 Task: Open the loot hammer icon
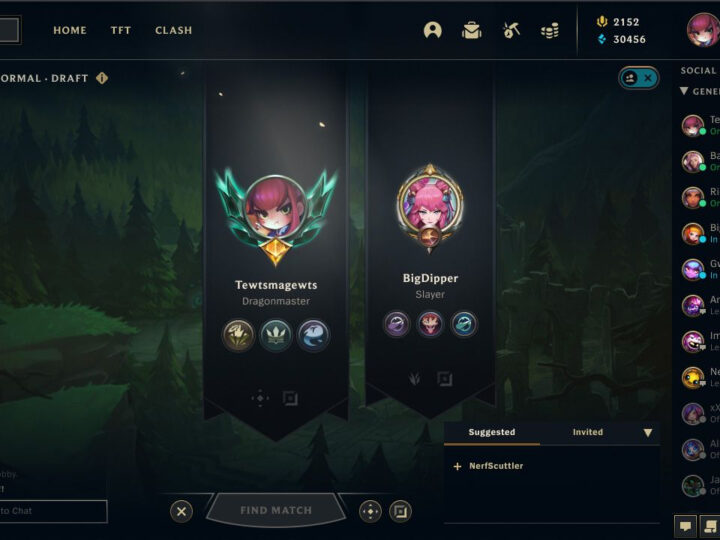511,30
